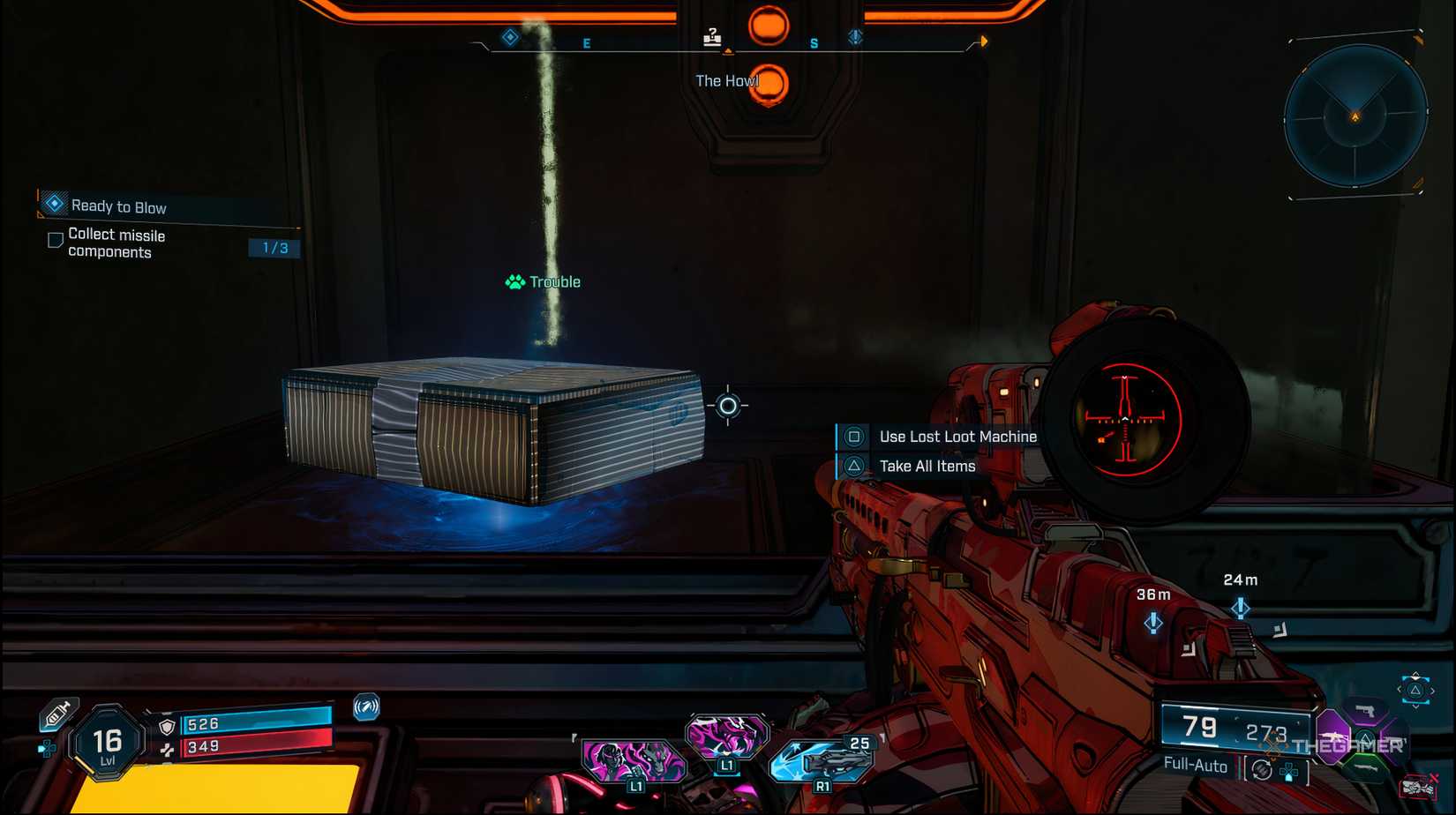The width and height of the screenshot is (1456, 815).
Task: Click the melee fist icon in the bottom corner
Action: click(1419, 785)
